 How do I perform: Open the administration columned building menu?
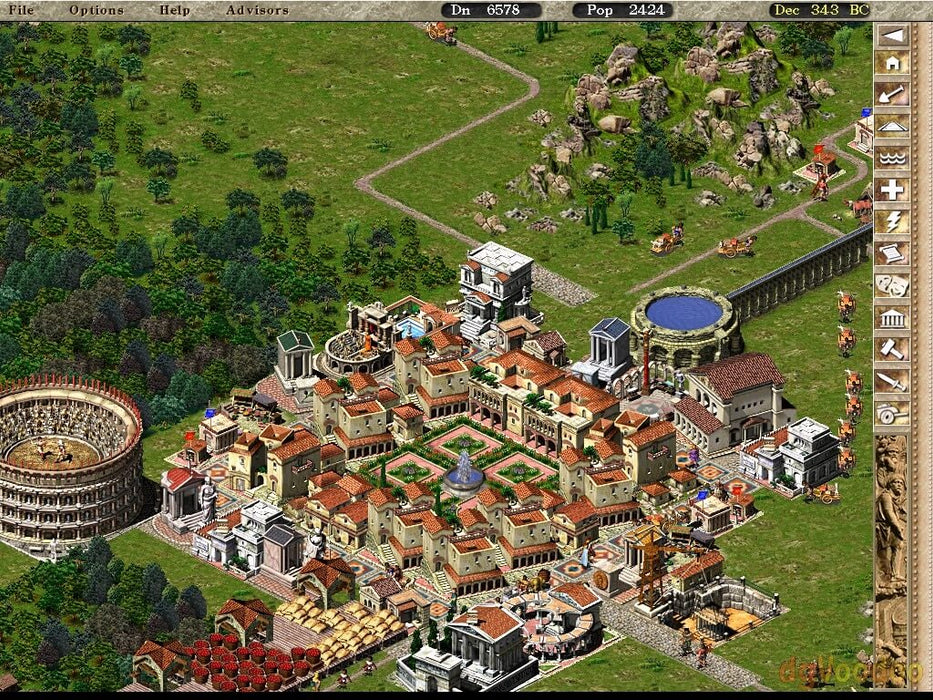coord(892,318)
